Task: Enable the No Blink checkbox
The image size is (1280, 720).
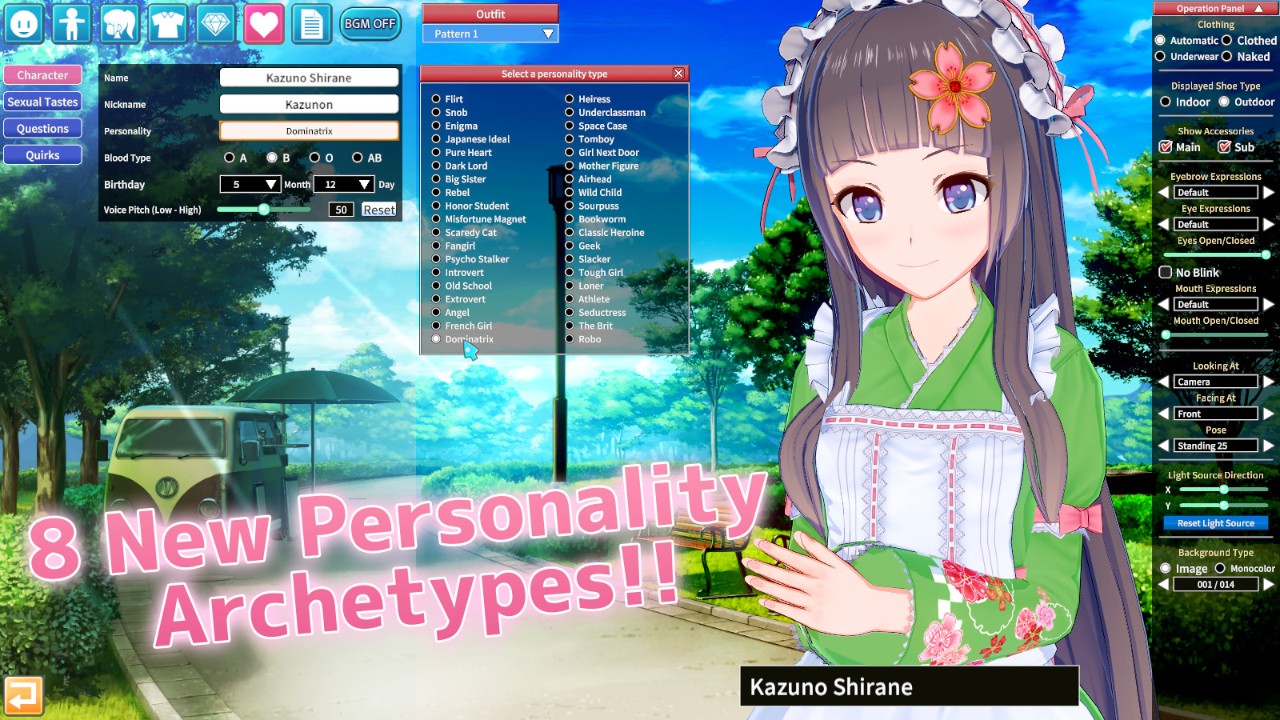Action: (x=1165, y=273)
